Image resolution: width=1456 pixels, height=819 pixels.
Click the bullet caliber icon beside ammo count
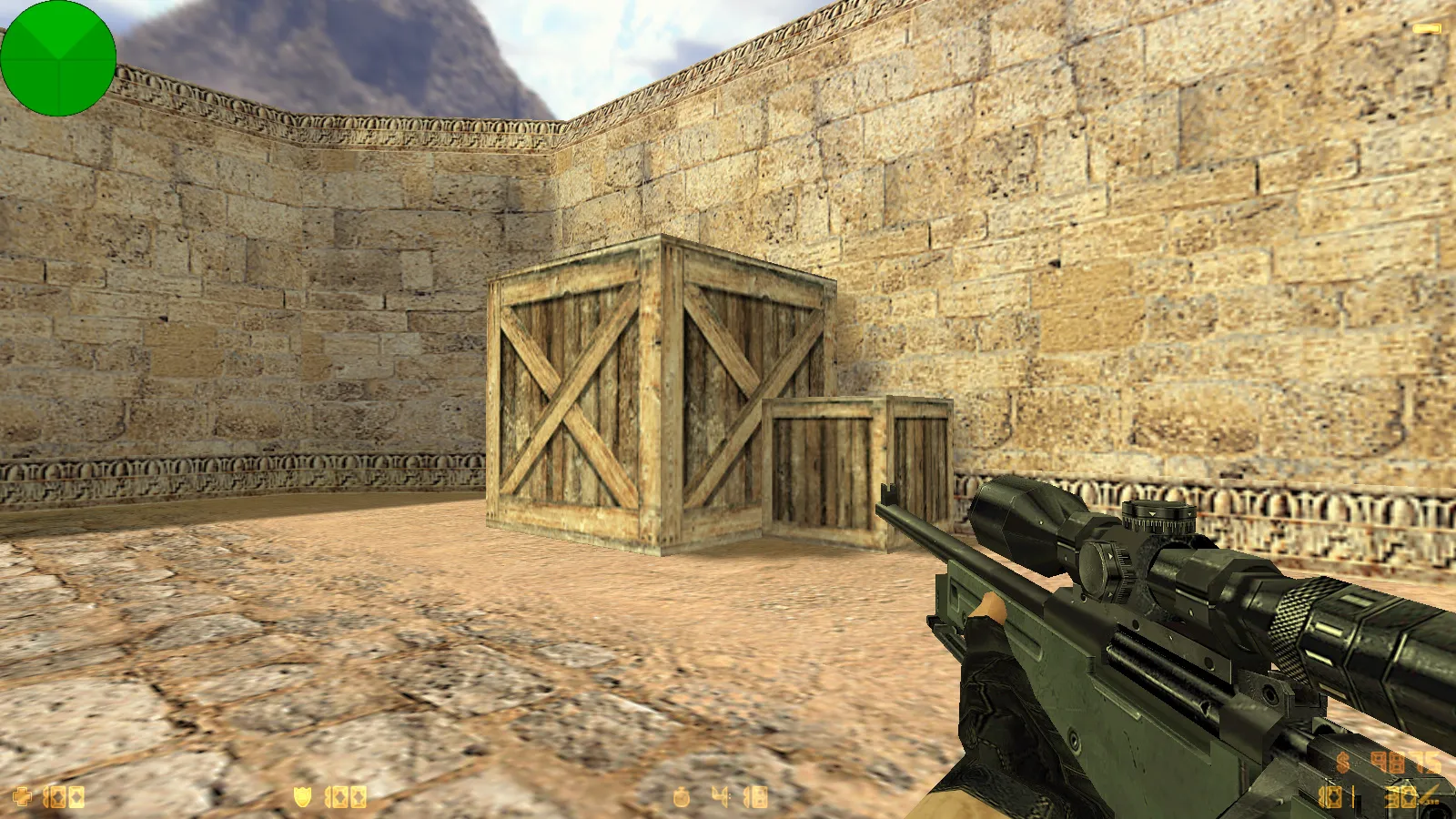(1425, 794)
